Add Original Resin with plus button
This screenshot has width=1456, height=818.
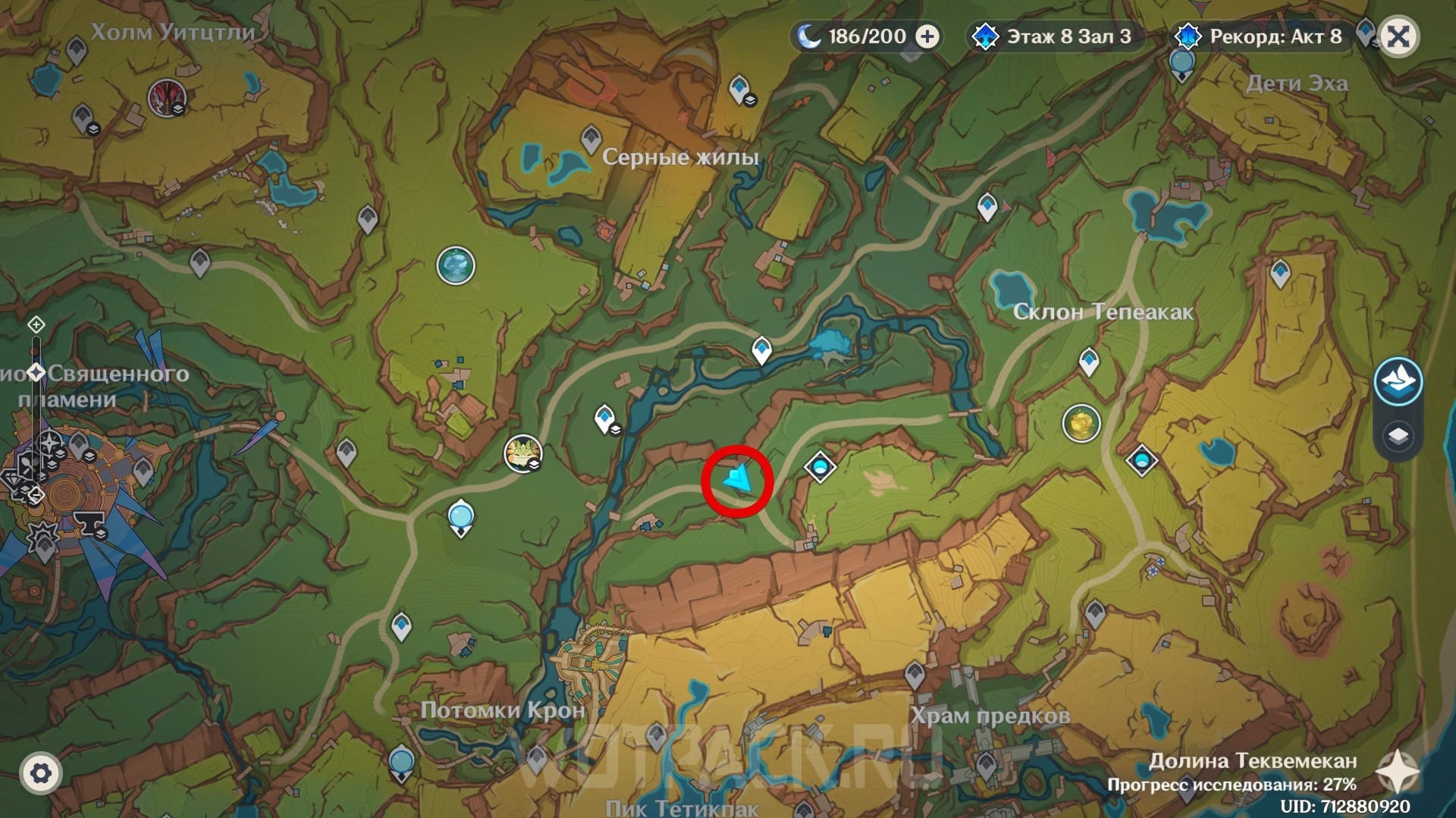[927, 36]
